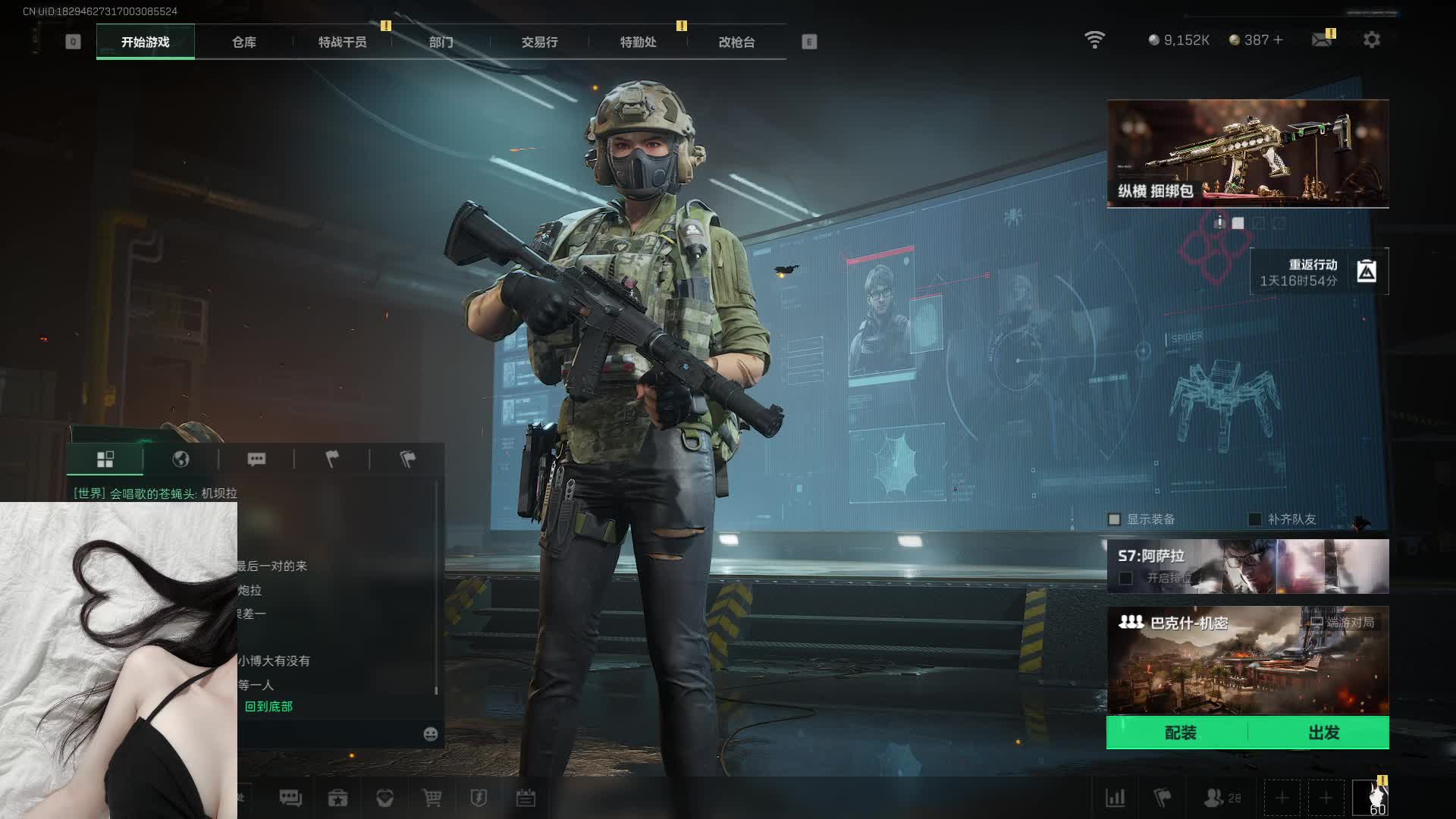1456x819 pixels.
Task: Open the shopping cart icon
Action: [x=431, y=798]
